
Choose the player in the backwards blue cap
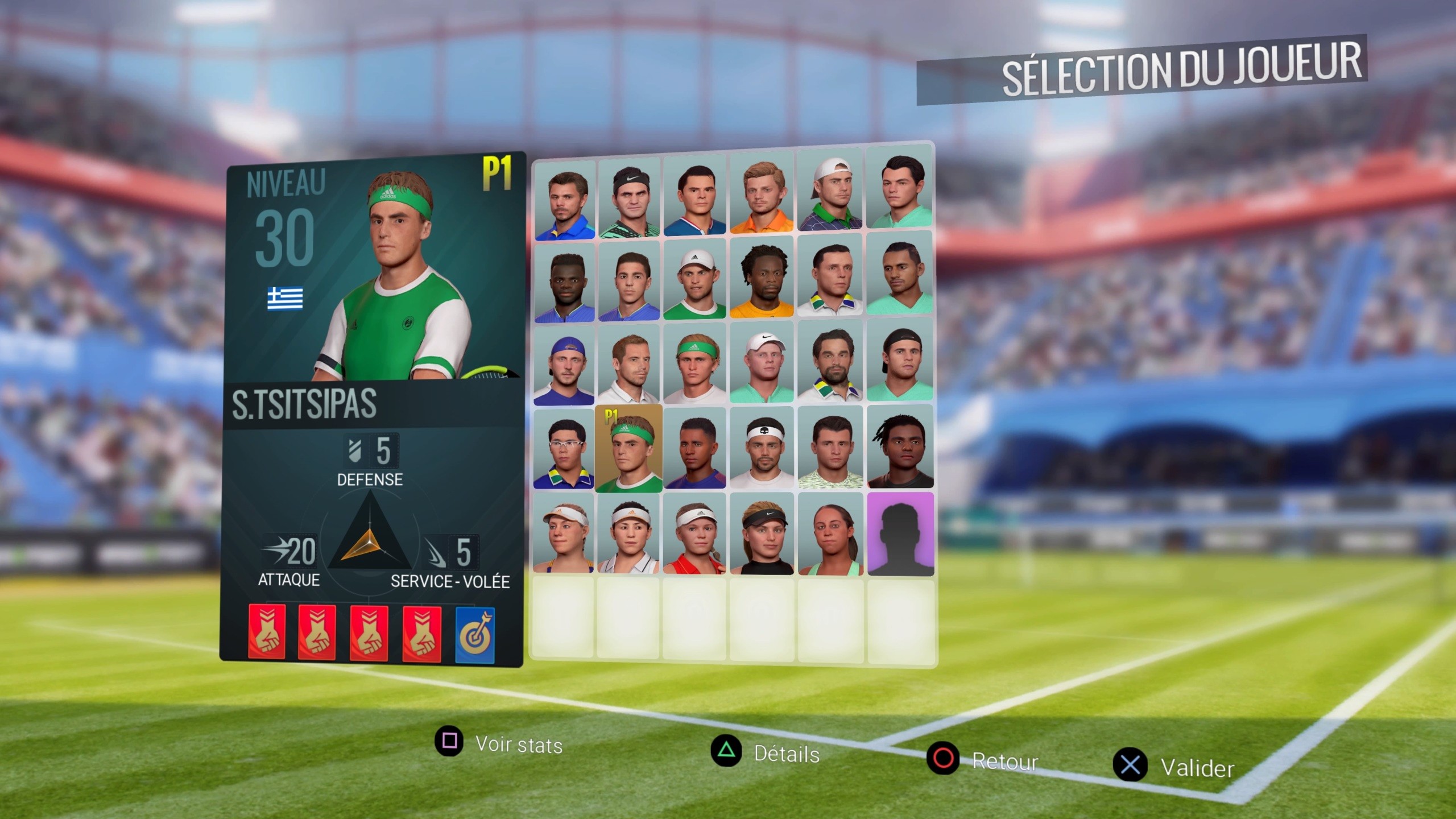coord(564,365)
